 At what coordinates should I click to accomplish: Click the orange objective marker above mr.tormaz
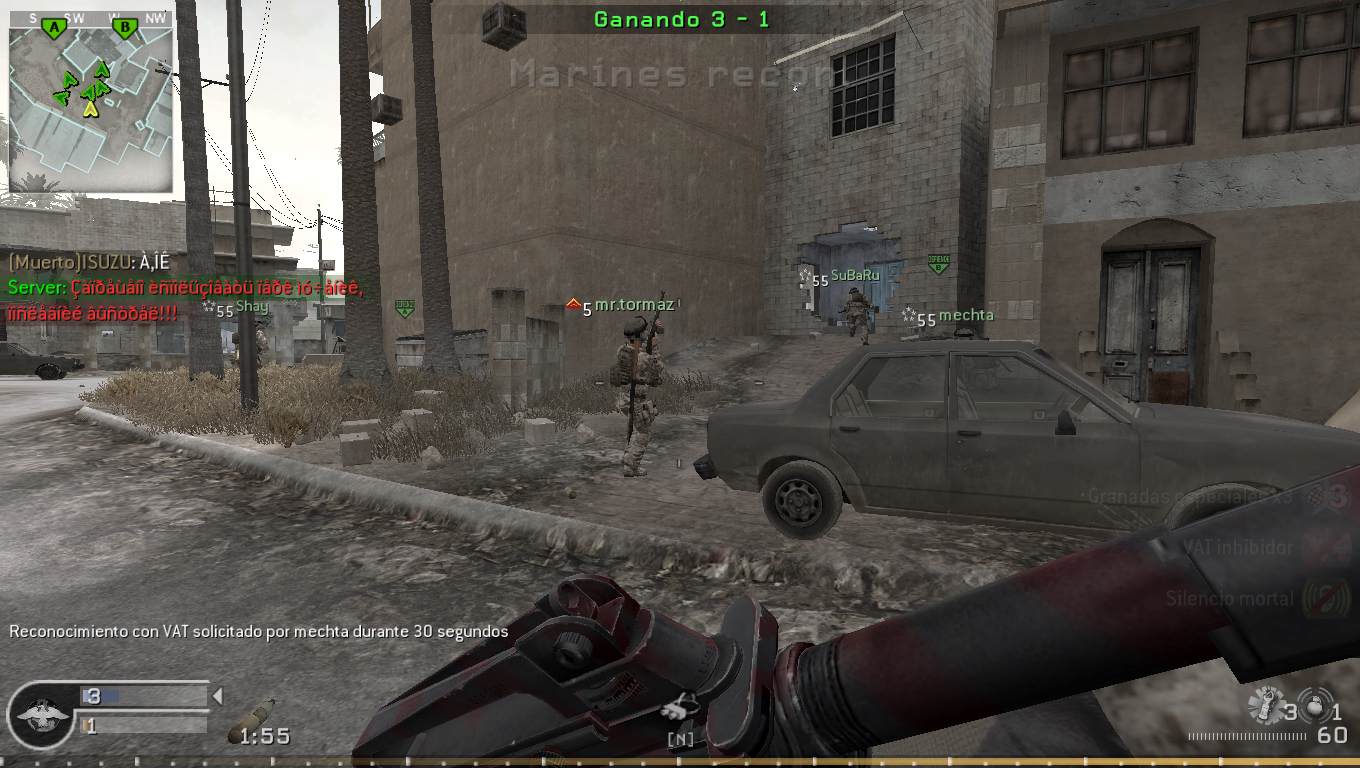(x=574, y=303)
